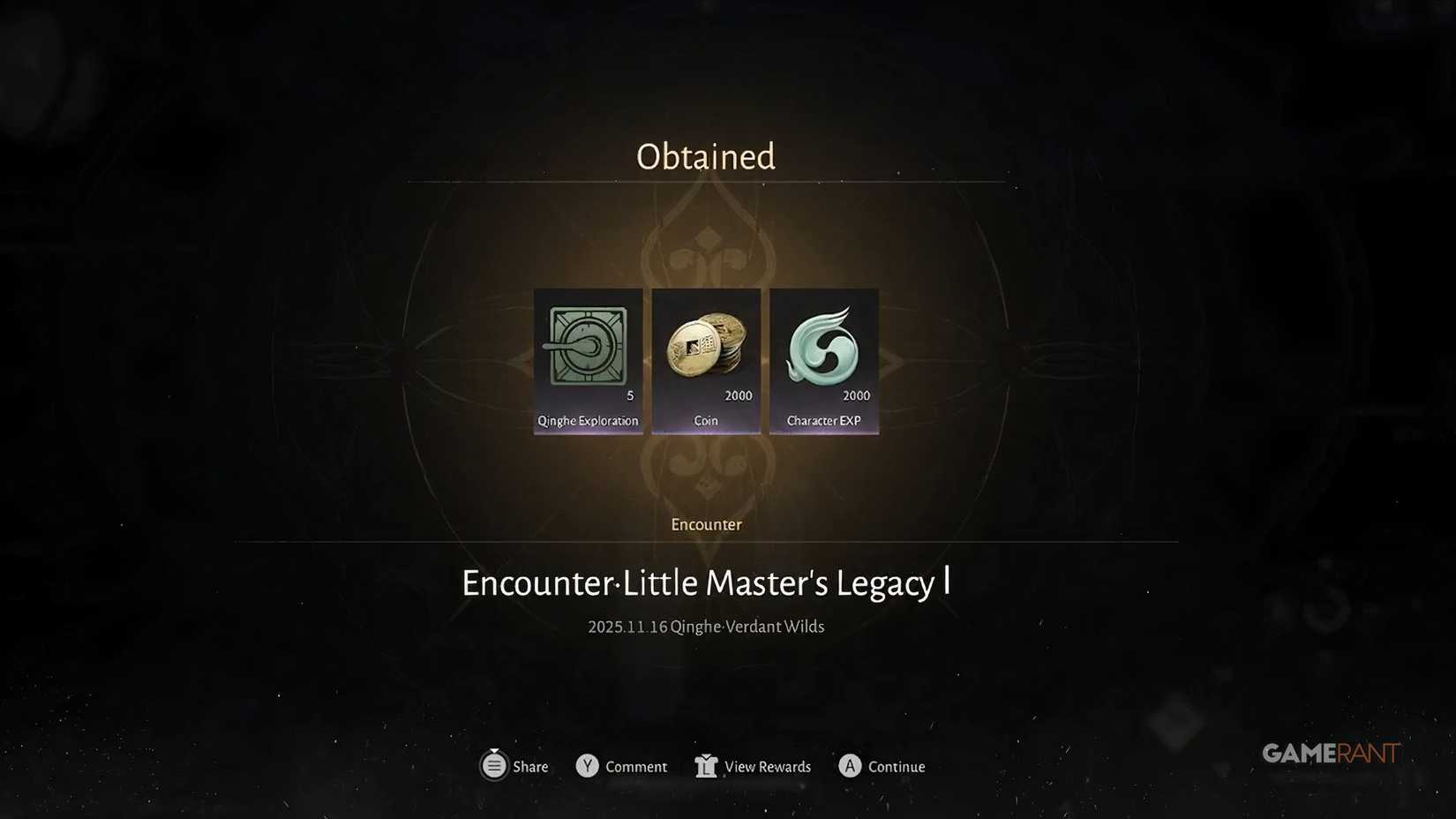Click the quantity 2000 on the Coin tile

point(739,397)
